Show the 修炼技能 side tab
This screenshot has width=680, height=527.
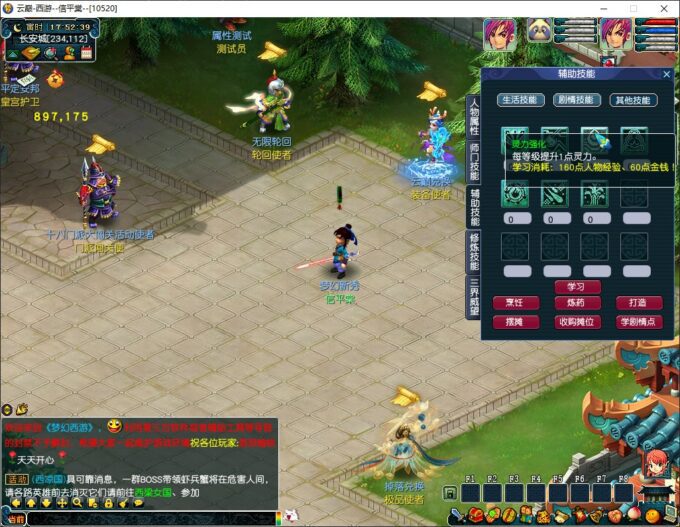click(474, 251)
